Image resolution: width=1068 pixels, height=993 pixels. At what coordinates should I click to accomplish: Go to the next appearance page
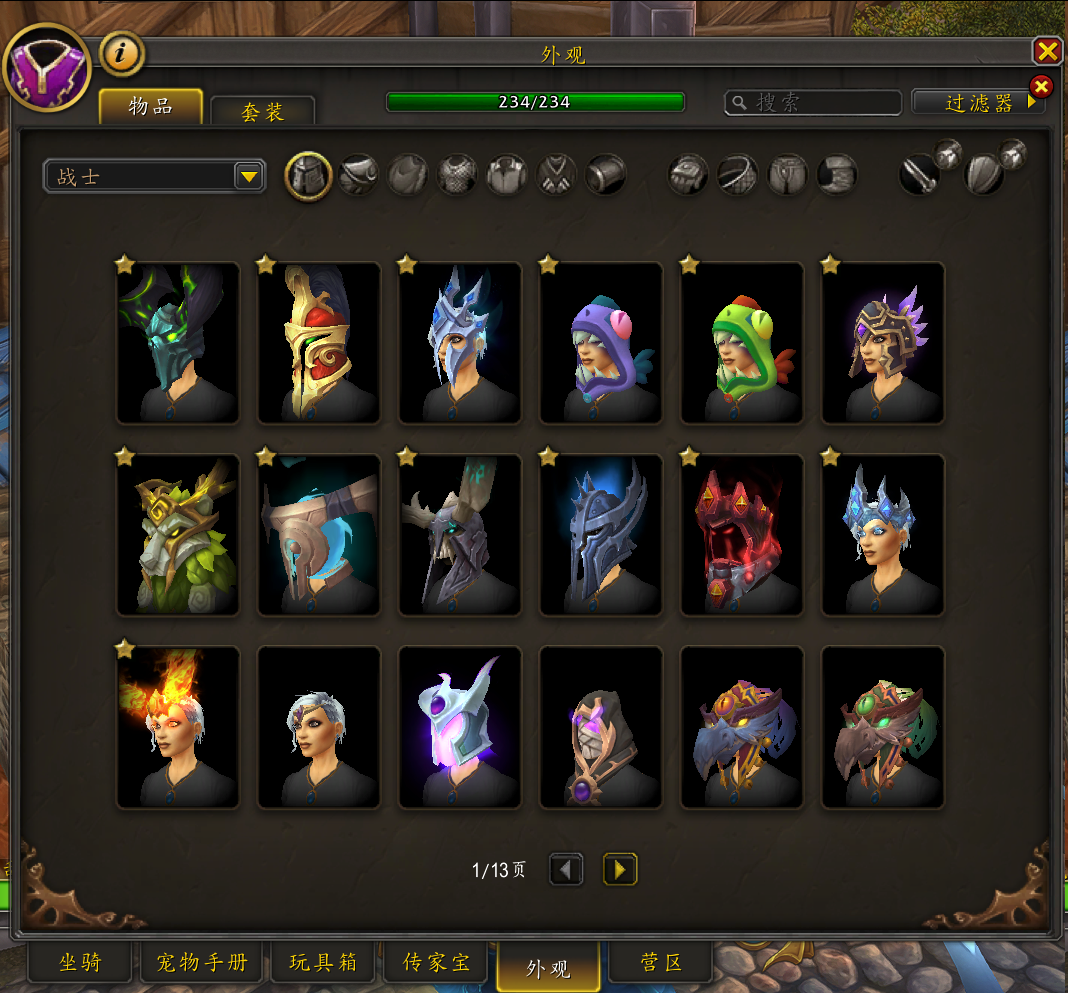620,870
